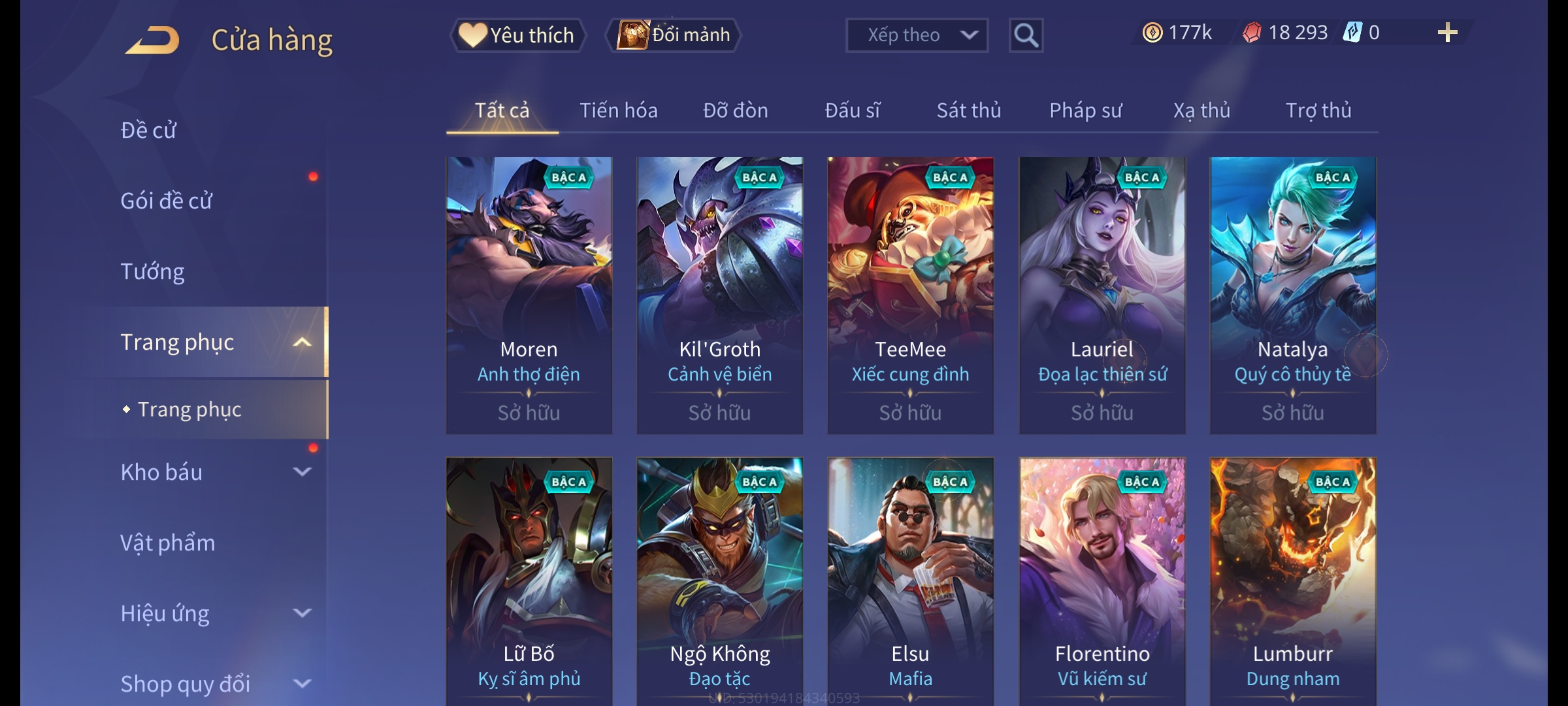Go back using the arrow button
Screen dimensions: 1568x706
pos(152,40)
